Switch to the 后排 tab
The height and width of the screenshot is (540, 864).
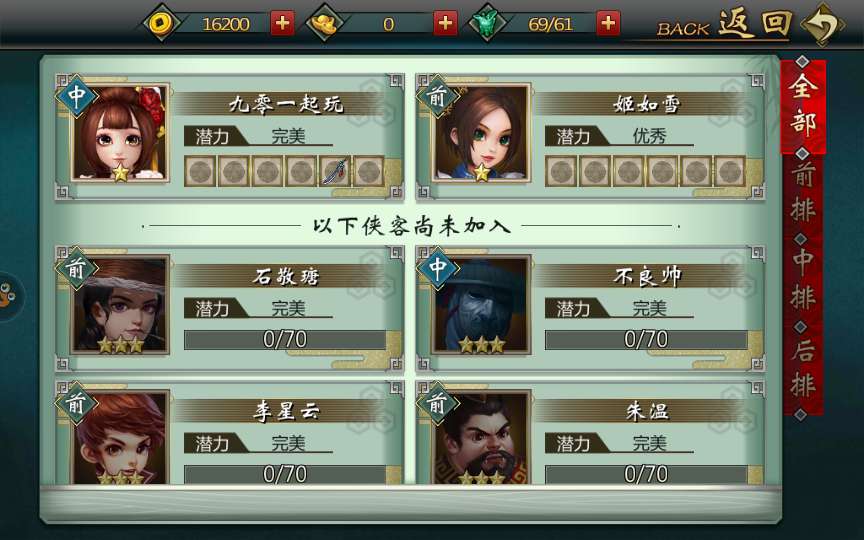pos(803,367)
